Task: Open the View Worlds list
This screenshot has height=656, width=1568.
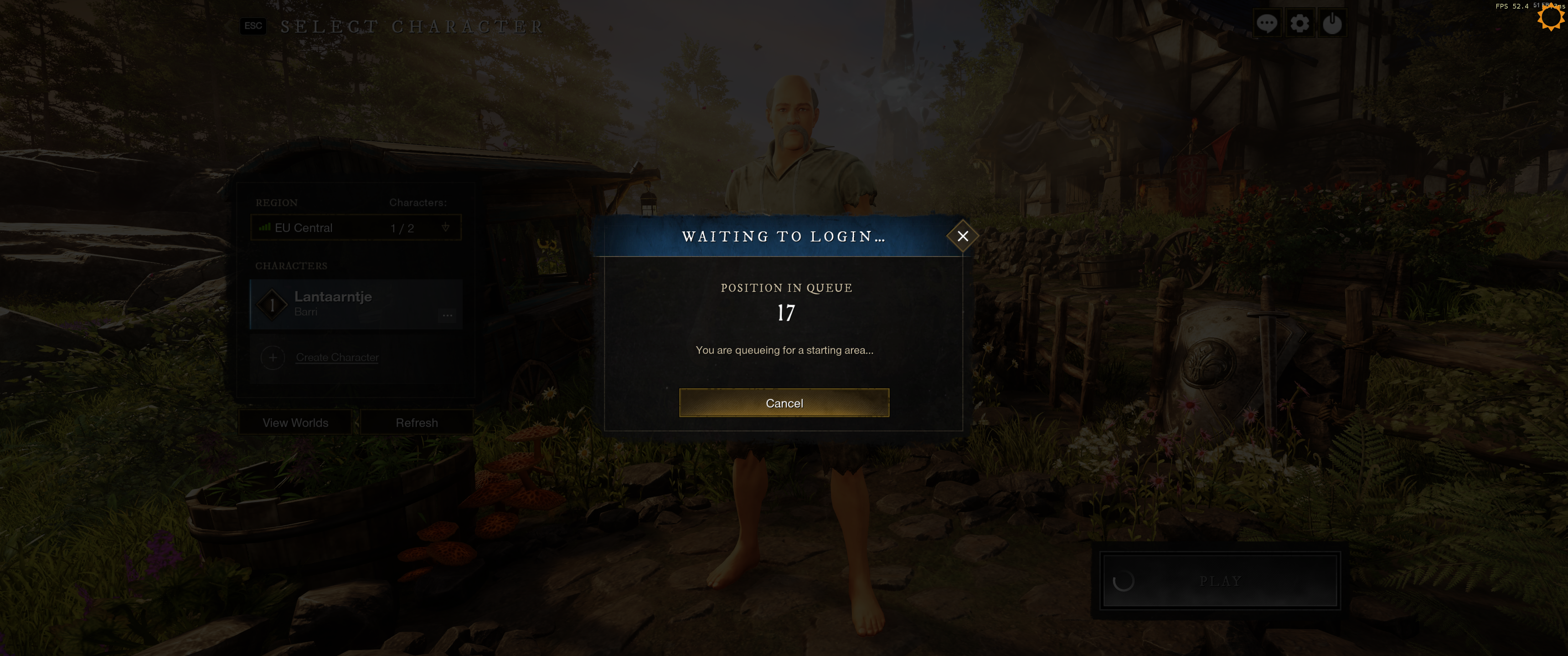Action: [x=295, y=422]
